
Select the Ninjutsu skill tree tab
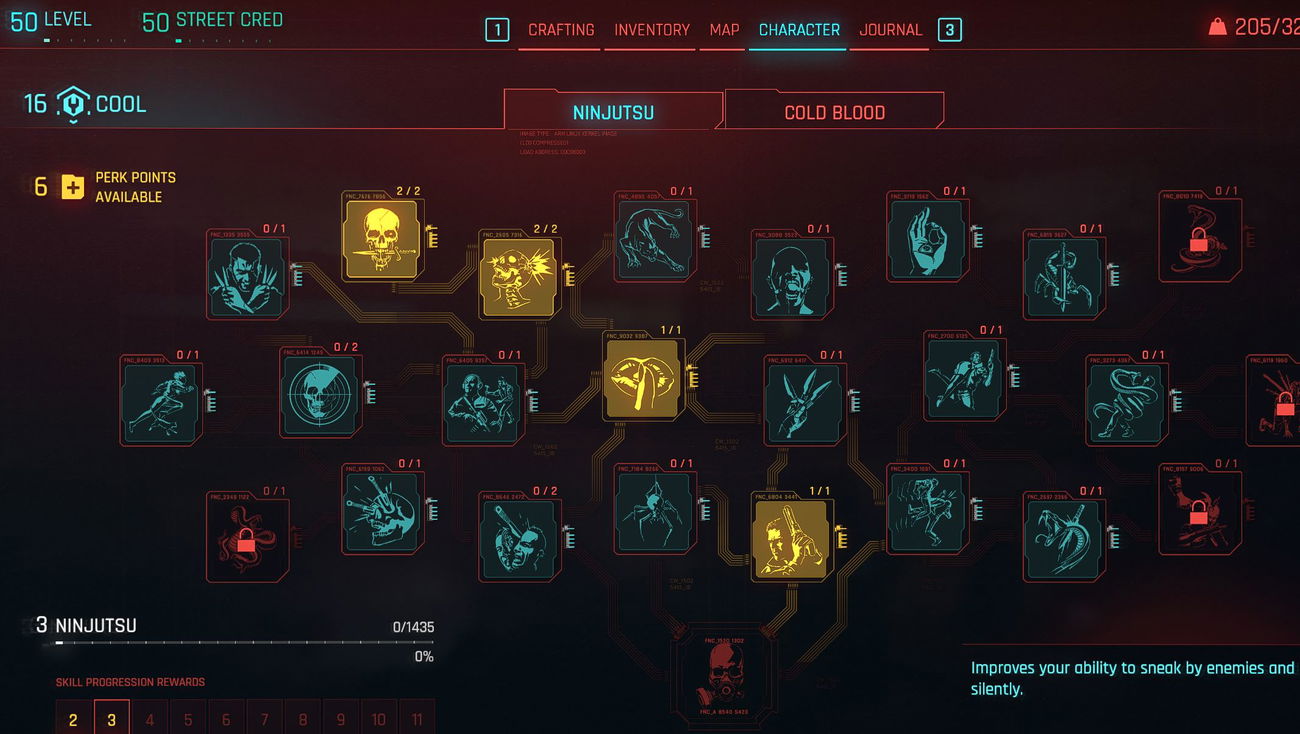(613, 112)
